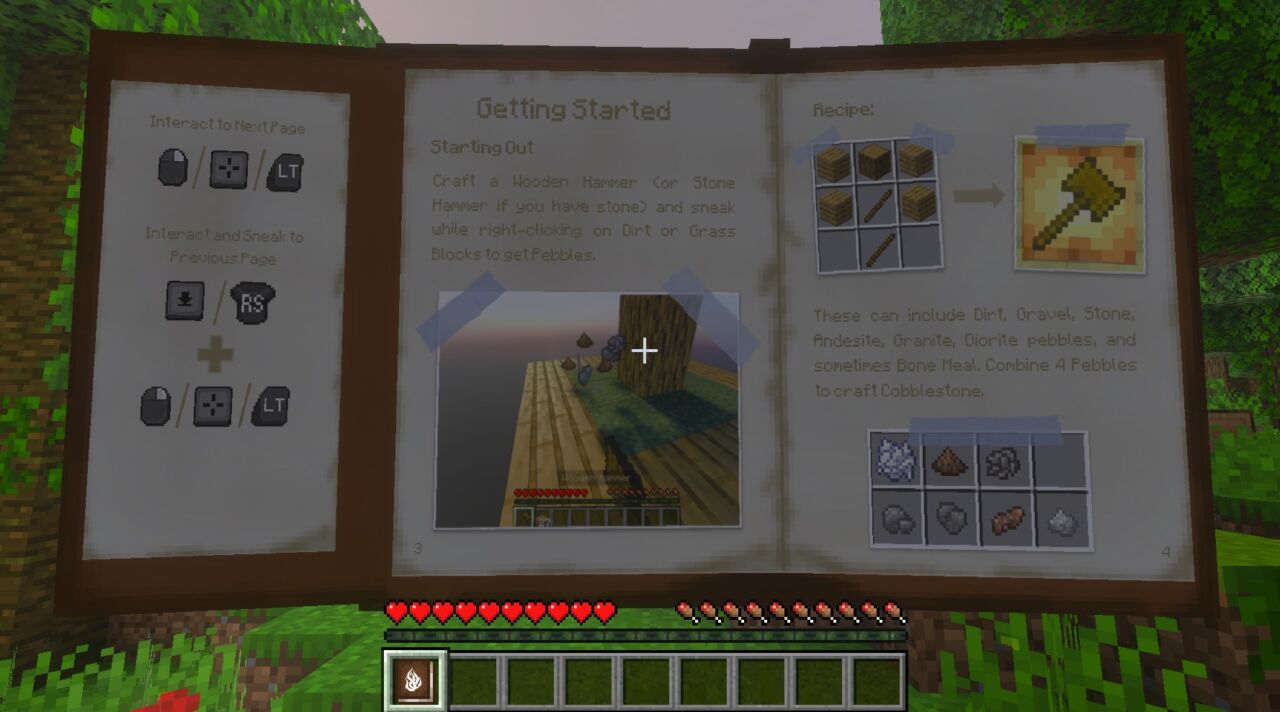Pick the brown dirt pebble pile icon

pyautogui.click(x=951, y=462)
